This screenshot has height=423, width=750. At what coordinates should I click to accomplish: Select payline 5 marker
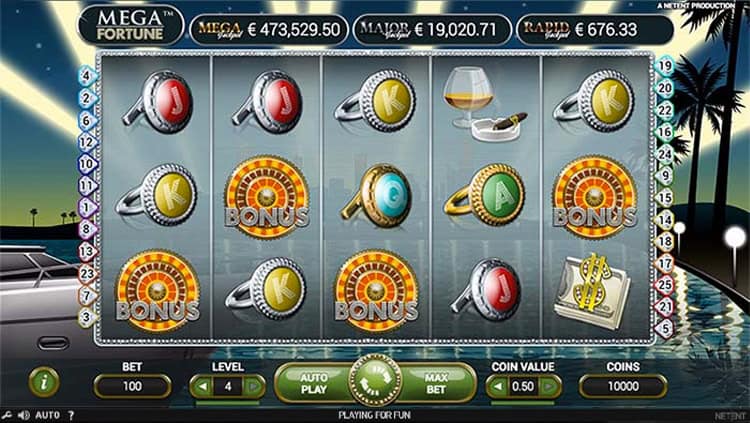(664, 325)
